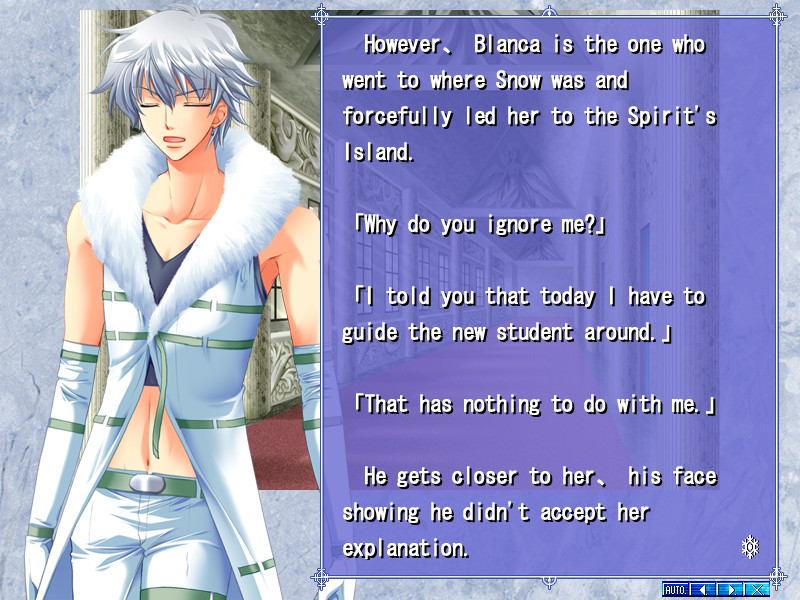Click the snowflake continue indicator
The width and height of the screenshot is (800, 600).
(750, 546)
